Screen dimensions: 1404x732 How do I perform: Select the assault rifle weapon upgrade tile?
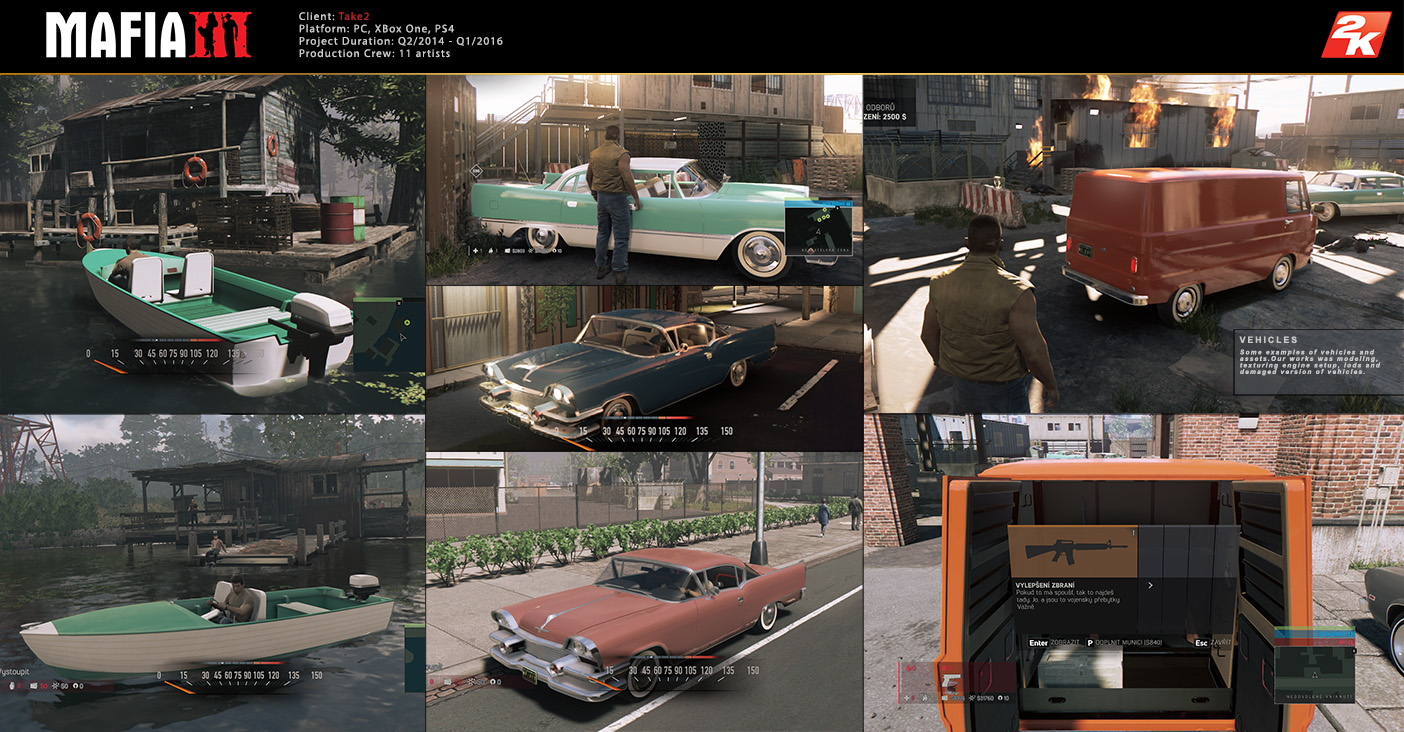point(1072,551)
